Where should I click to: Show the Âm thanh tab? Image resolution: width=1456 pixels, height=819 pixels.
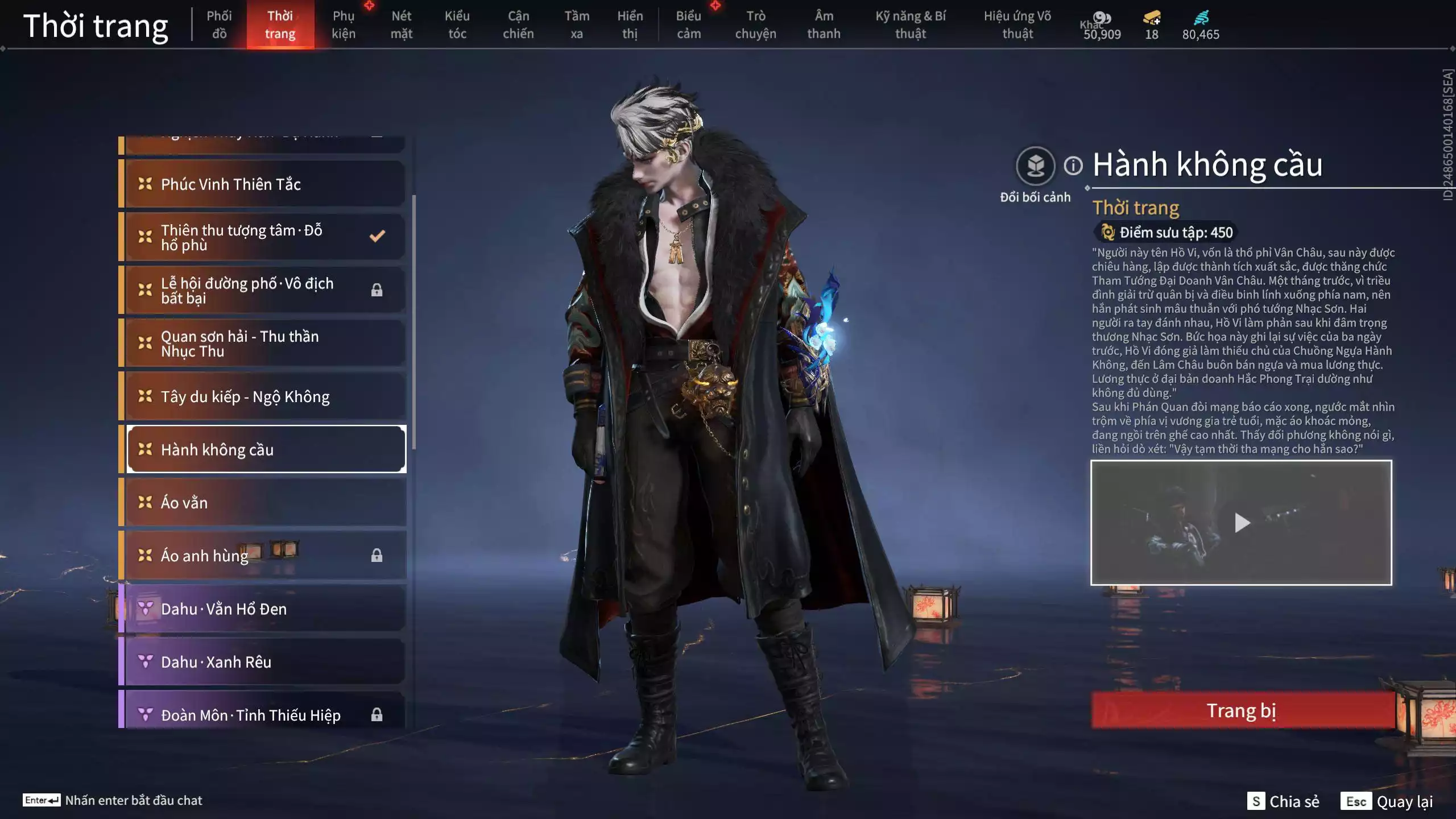pyautogui.click(x=824, y=25)
